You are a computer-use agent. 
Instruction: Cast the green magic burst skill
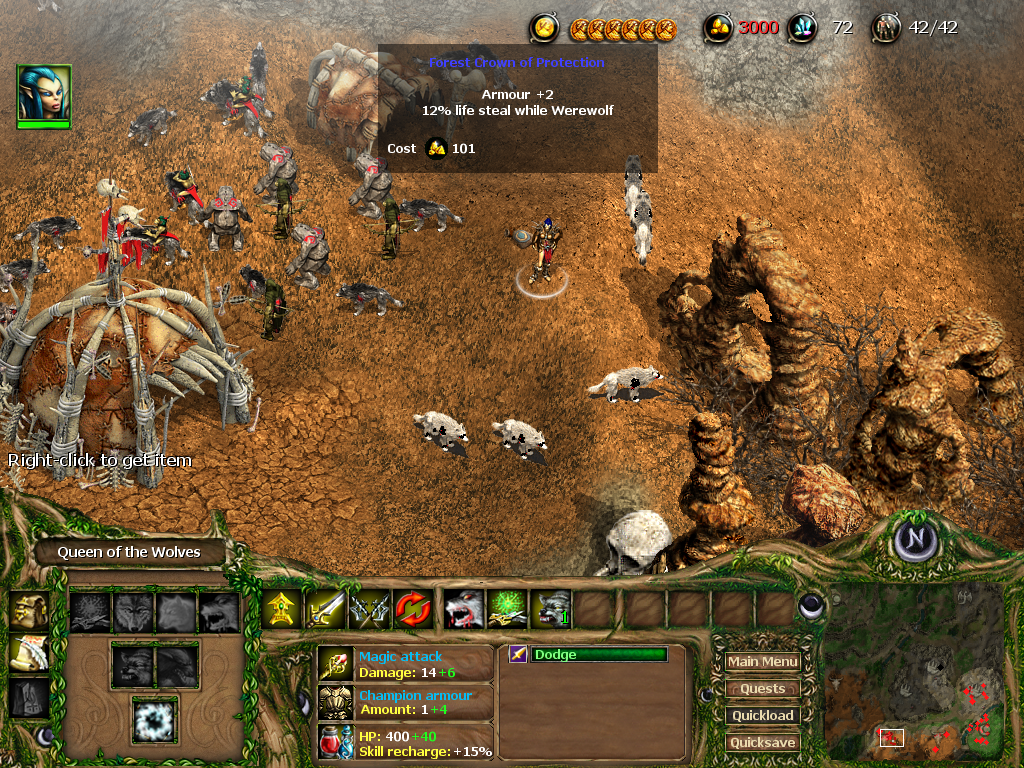pyautogui.click(x=507, y=609)
